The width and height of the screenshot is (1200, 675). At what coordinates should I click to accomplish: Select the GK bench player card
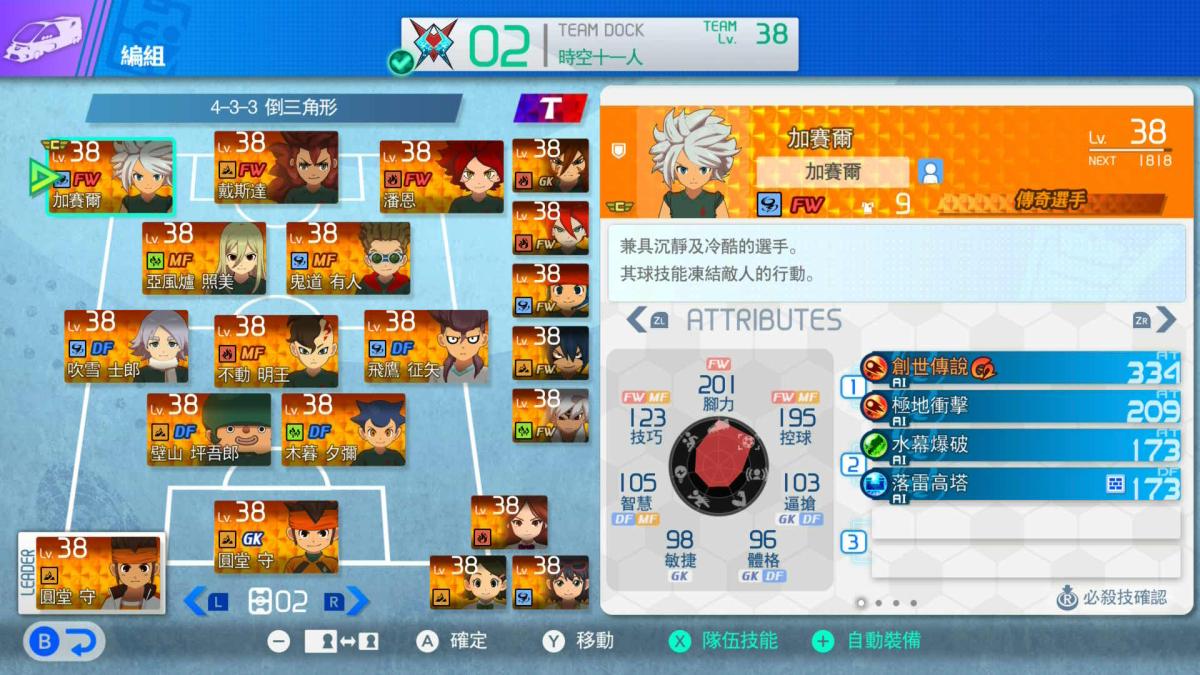550,166
